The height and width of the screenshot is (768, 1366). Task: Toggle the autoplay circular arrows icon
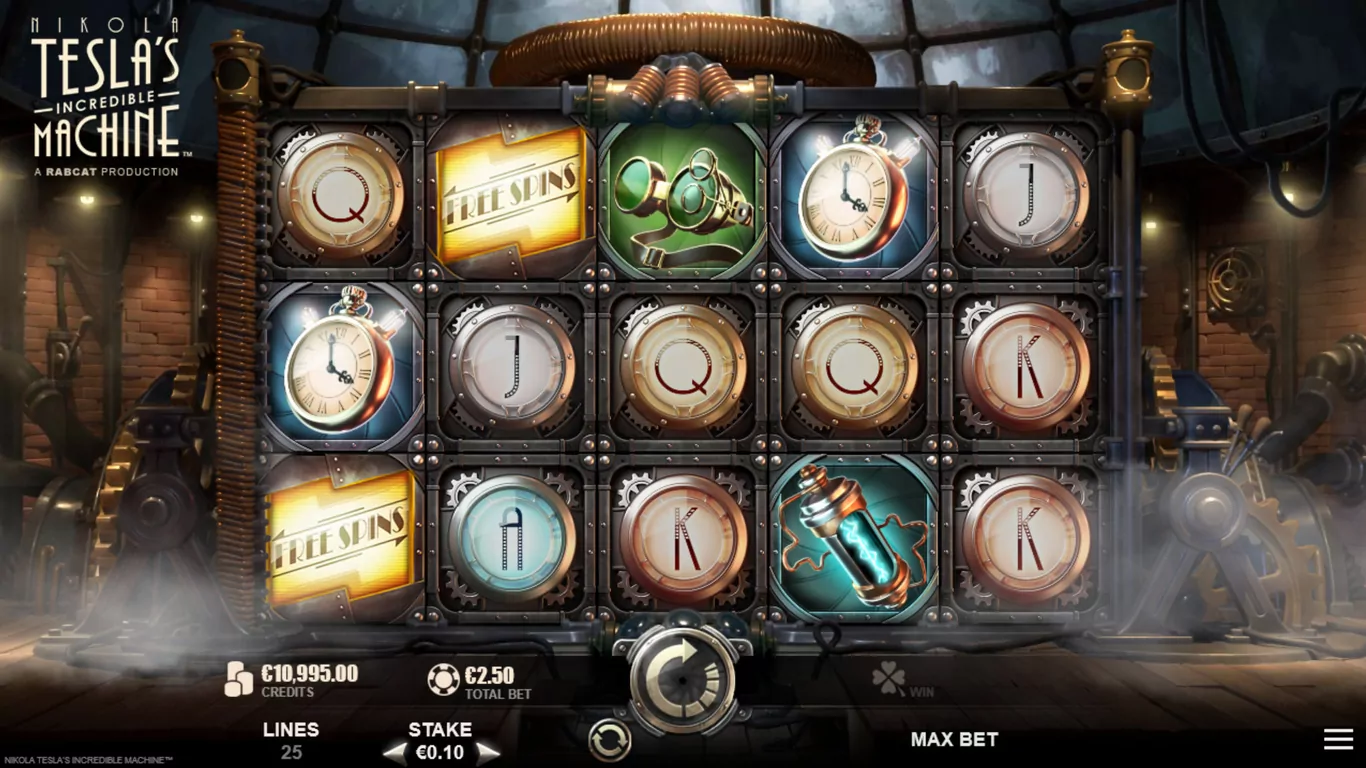(x=607, y=741)
